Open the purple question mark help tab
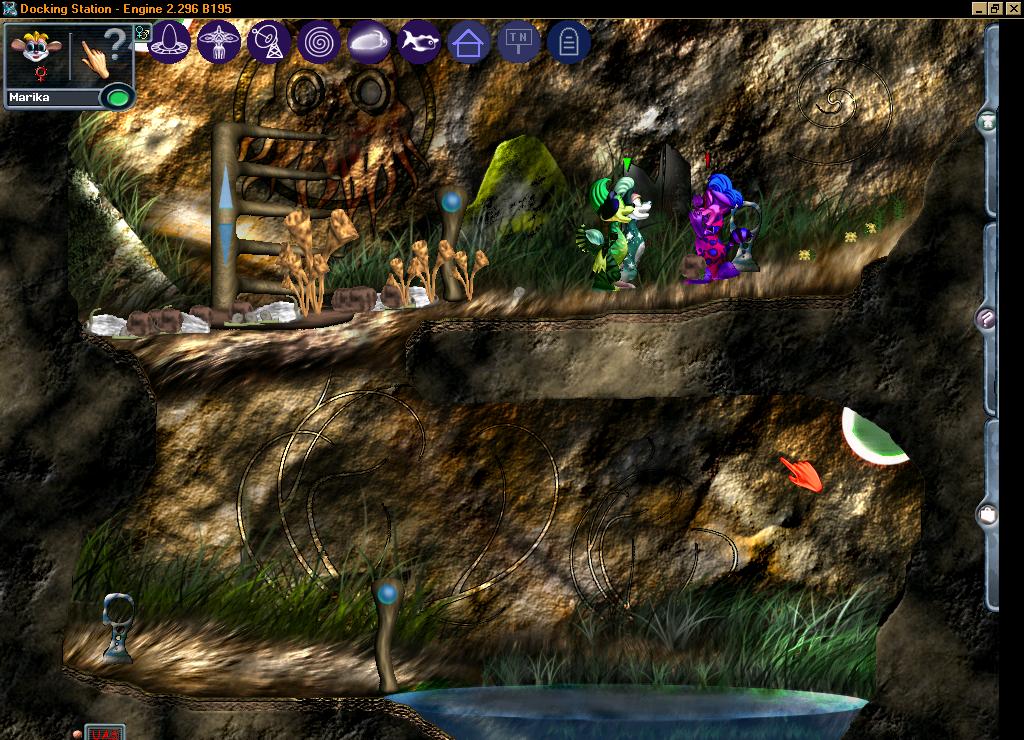 tap(988, 319)
